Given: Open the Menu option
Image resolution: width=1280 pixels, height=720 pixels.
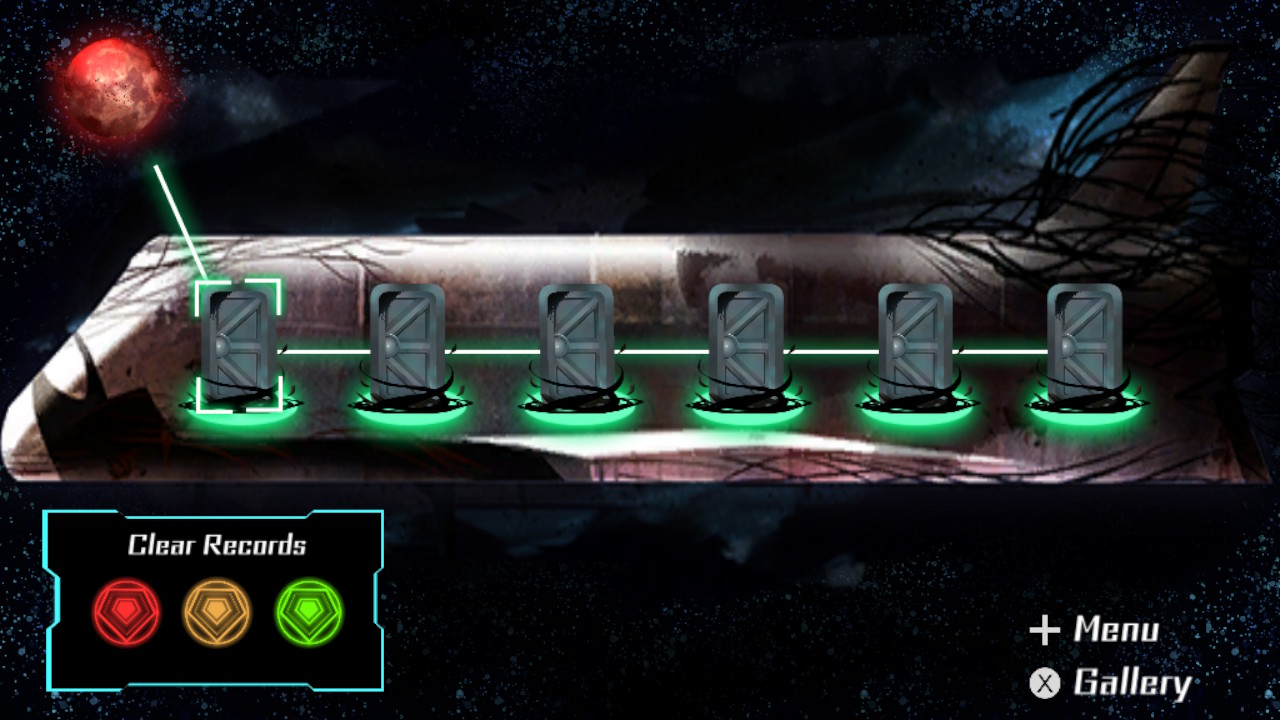Looking at the screenshot, I should click(x=1118, y=631).
